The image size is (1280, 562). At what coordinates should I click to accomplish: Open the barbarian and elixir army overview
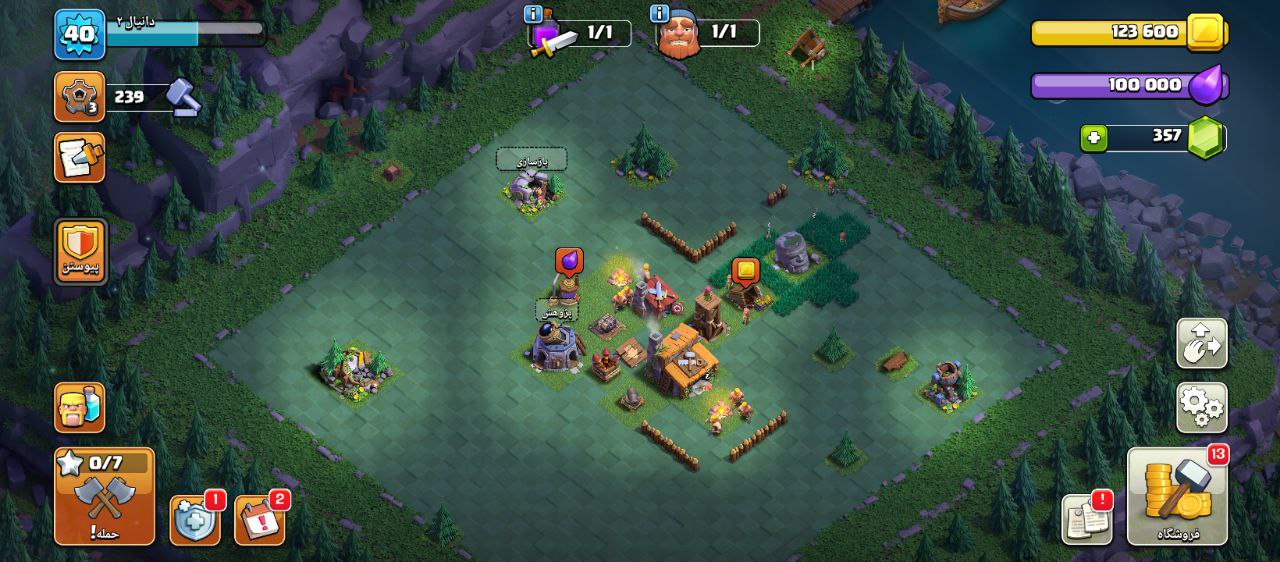point(79,407)
